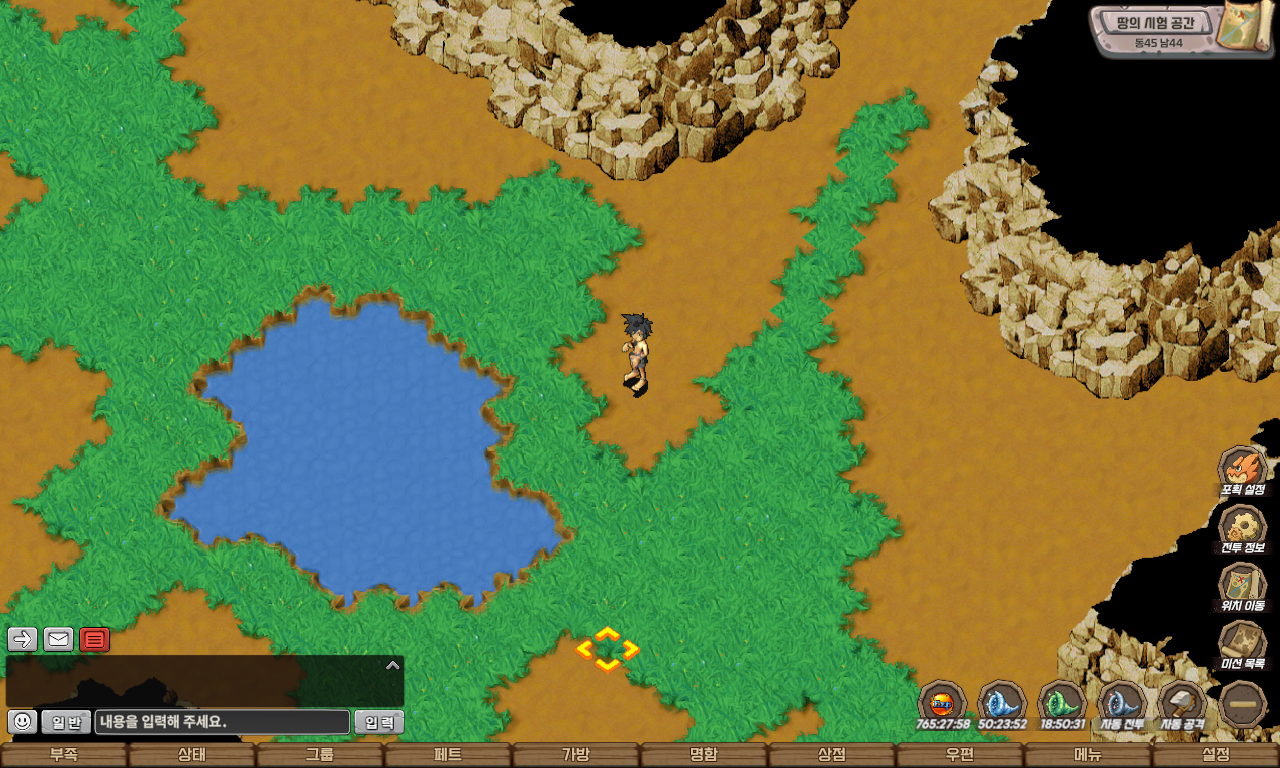Check the 우편 (mail) menu
The height and width of the screenshot is (768, 1280).
960,755
